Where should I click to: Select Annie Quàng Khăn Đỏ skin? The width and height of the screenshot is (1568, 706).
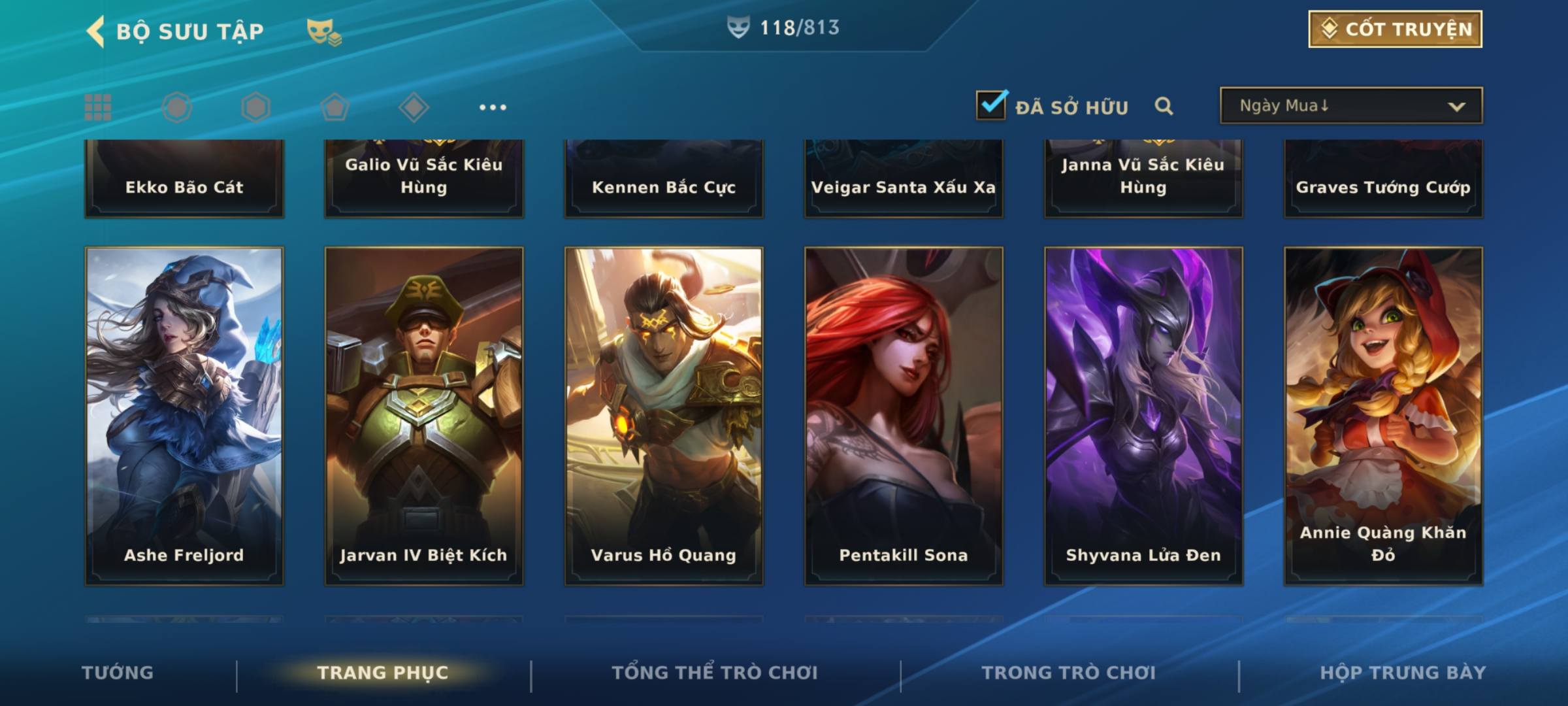(x=1383, y=415)
